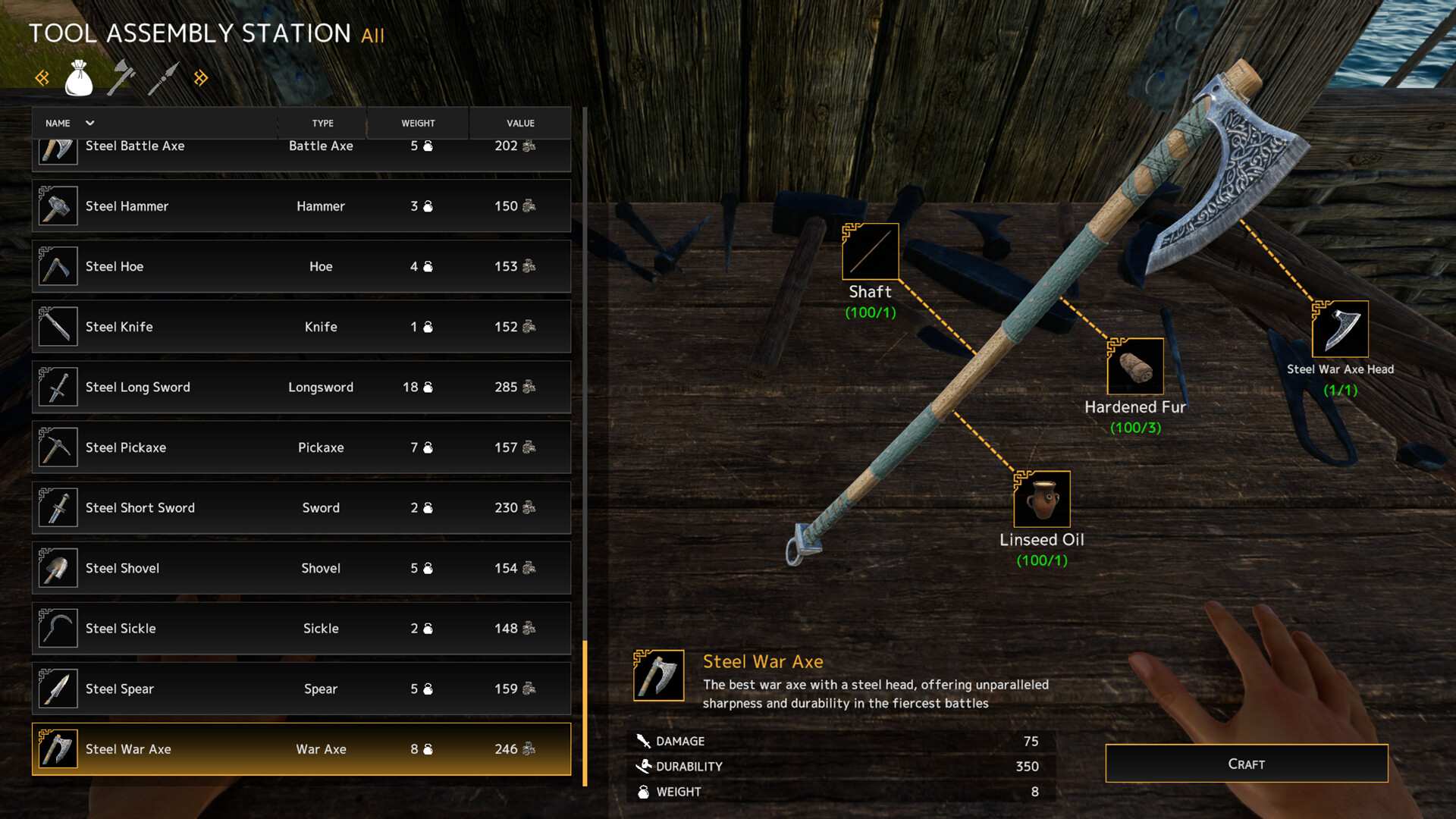
Task: Open the axe tools category tab
Action: point(121,78)
